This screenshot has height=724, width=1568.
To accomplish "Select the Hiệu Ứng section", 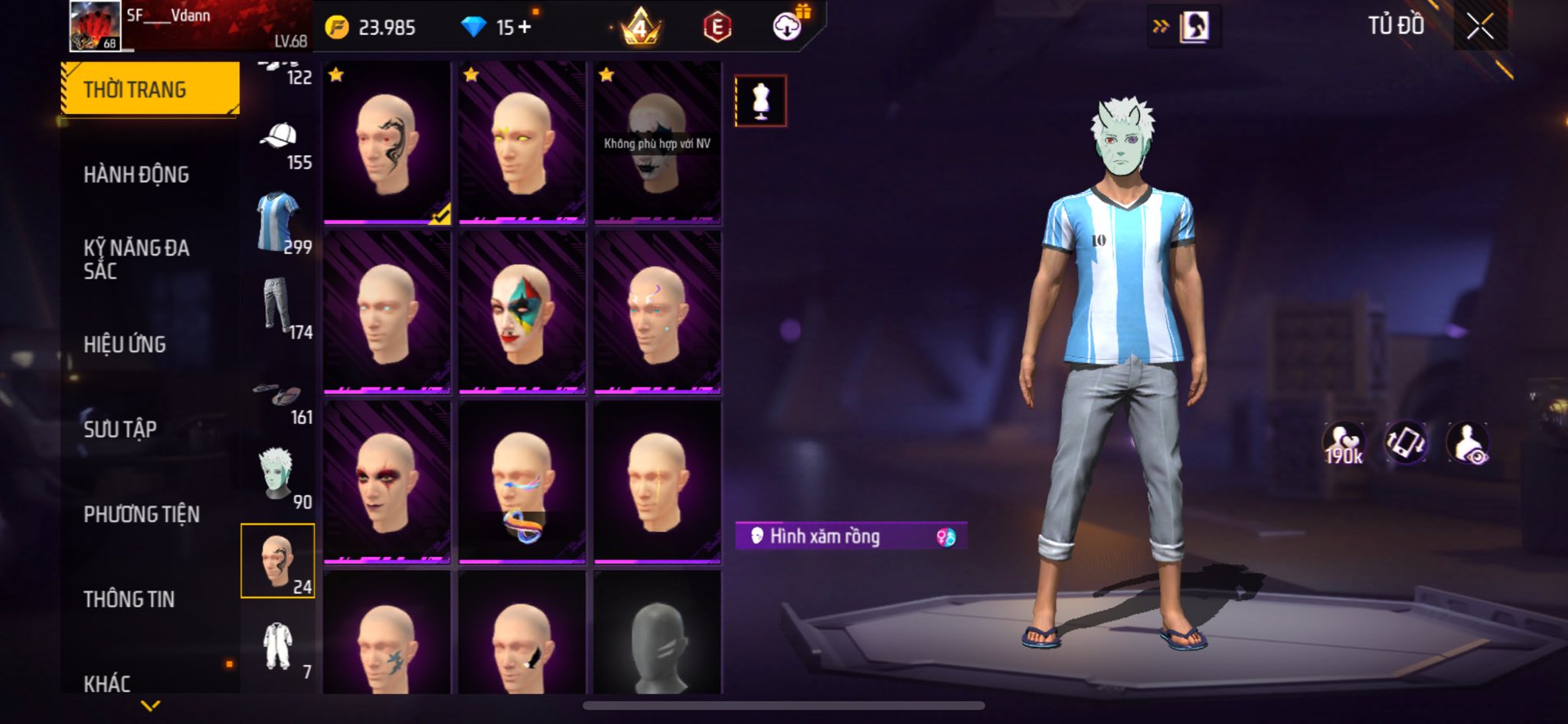I will pos(125,344).
